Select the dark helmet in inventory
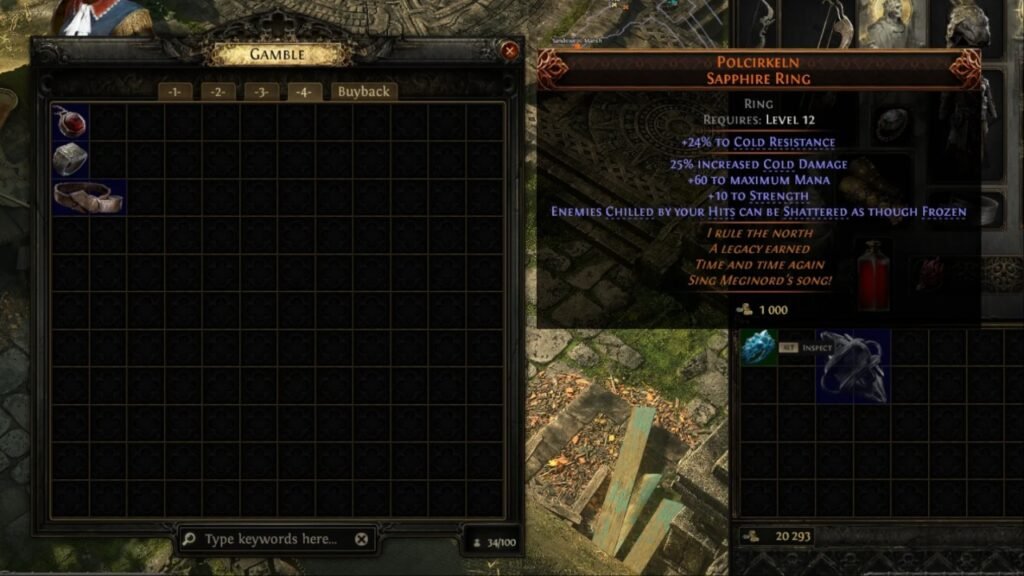This screenshot has width=1024, height=576. (x=852, y=366)
